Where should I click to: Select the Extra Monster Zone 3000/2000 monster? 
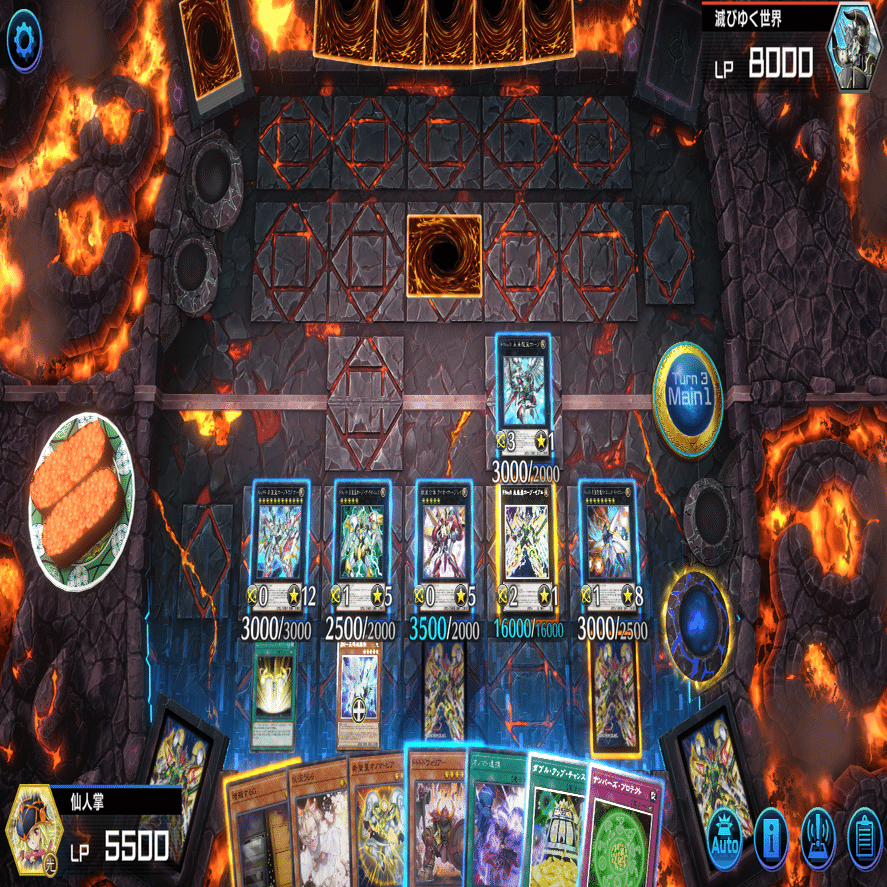coord(526,385)
